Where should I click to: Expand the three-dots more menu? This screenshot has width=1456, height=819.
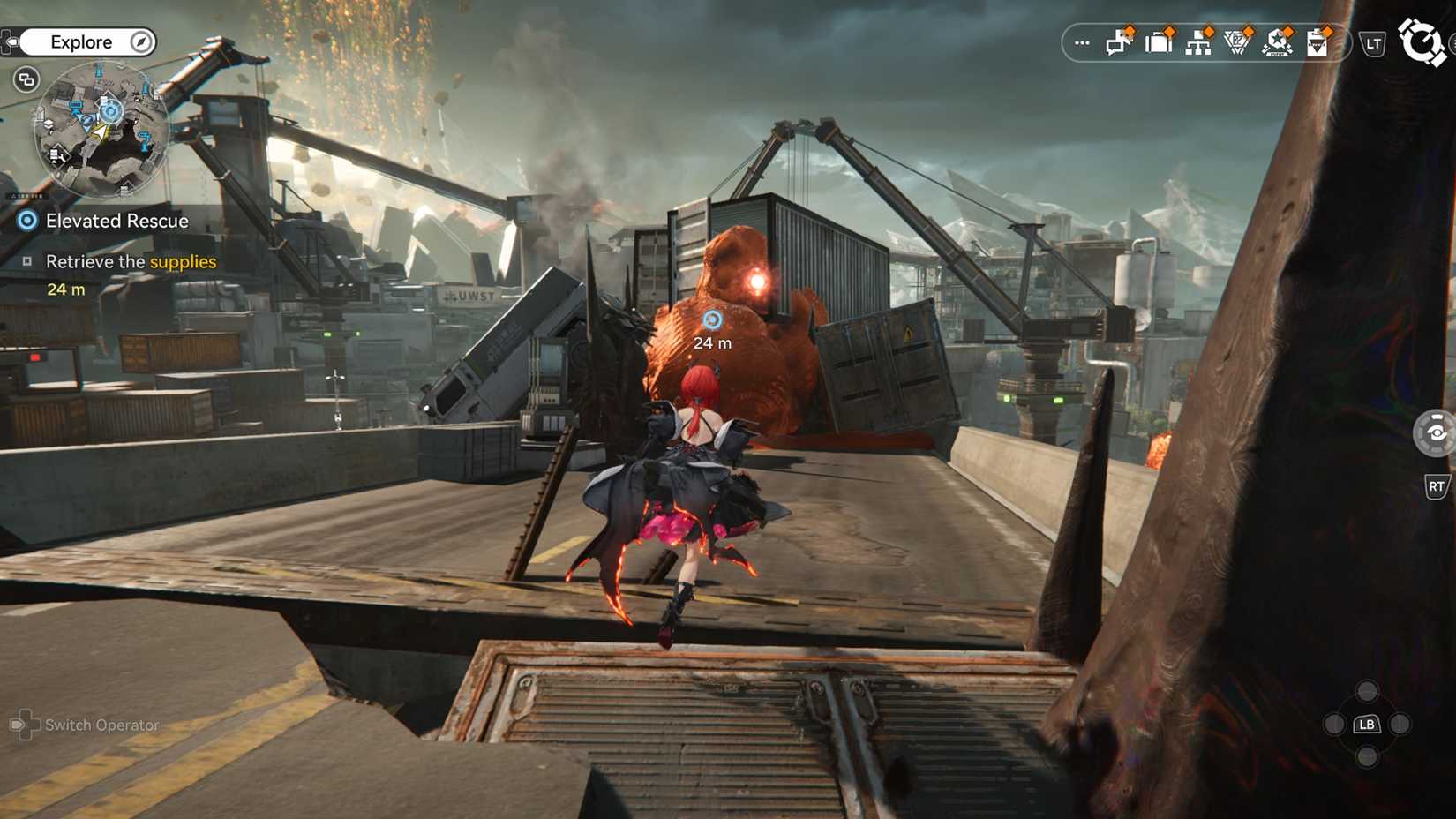click(1082, 42)
